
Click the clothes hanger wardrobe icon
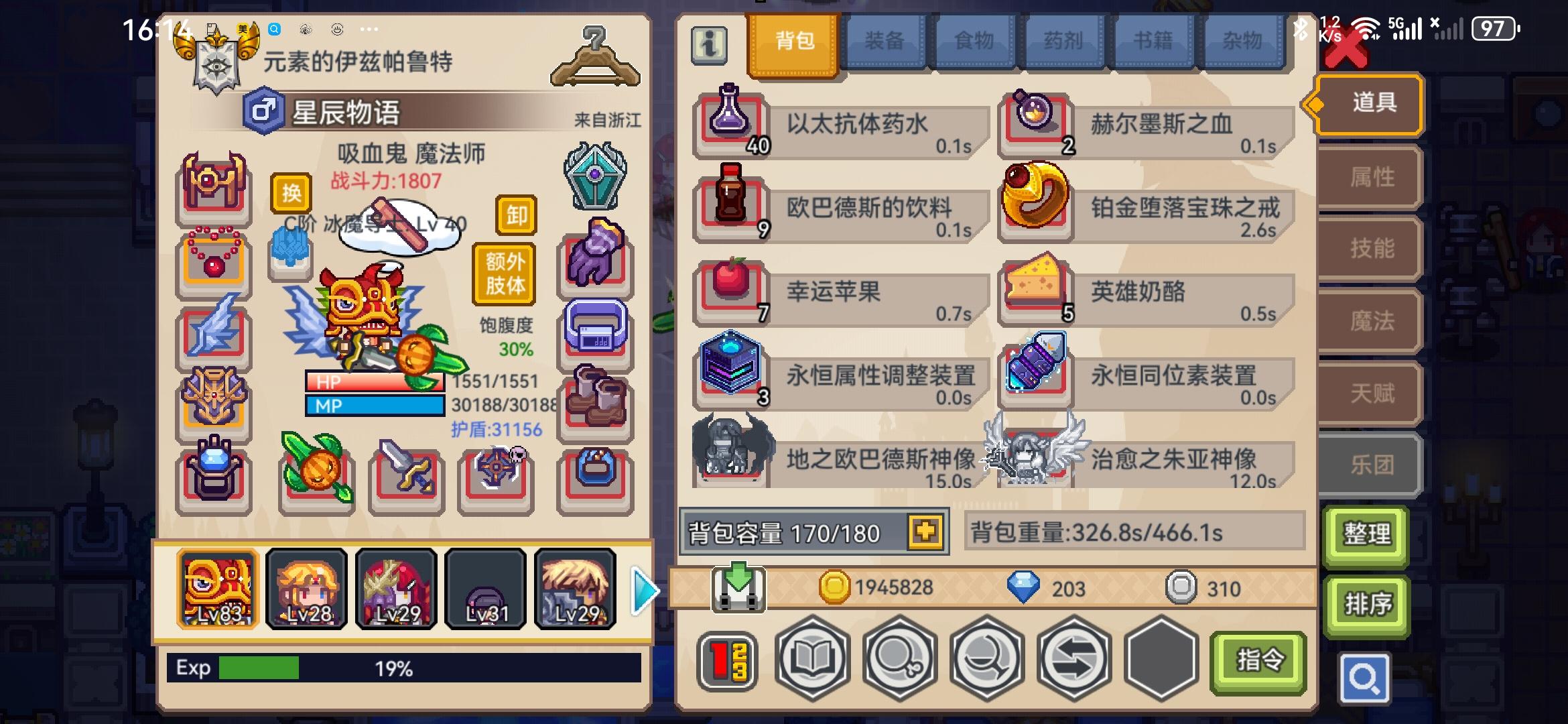point(595,57)
